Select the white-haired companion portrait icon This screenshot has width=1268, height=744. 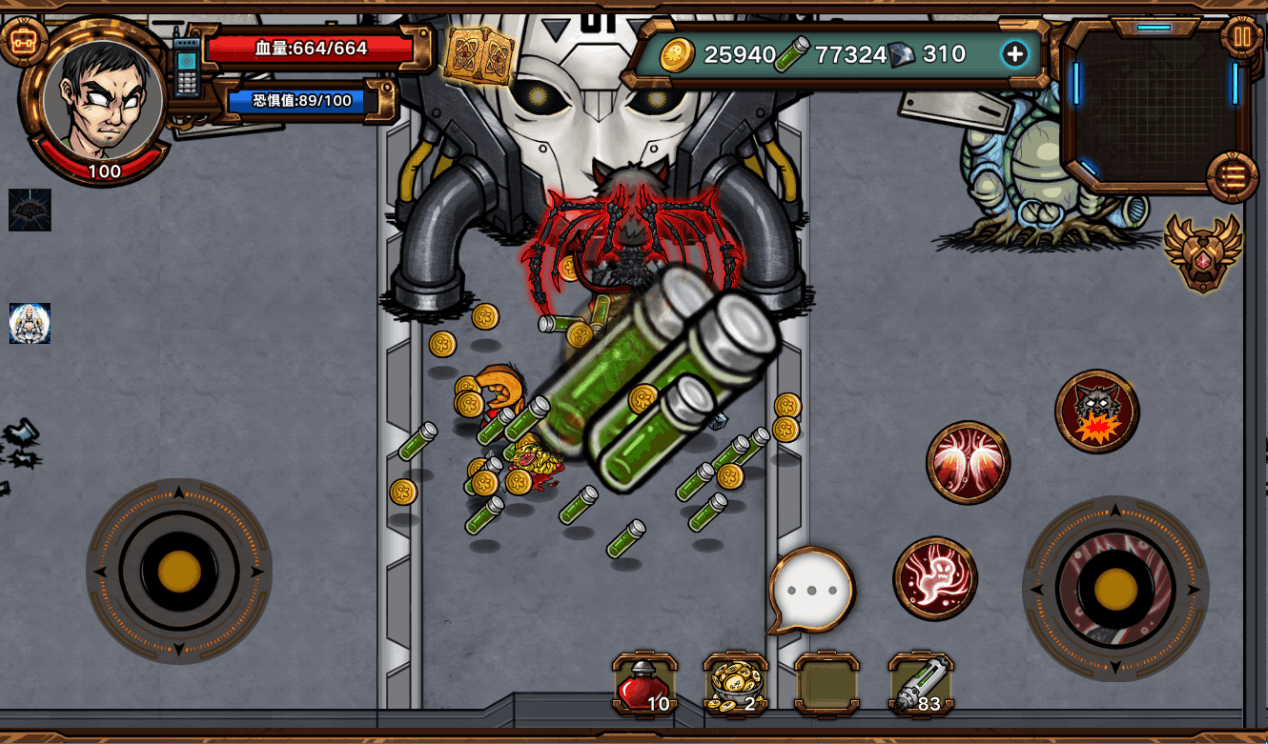click(29, 324)
